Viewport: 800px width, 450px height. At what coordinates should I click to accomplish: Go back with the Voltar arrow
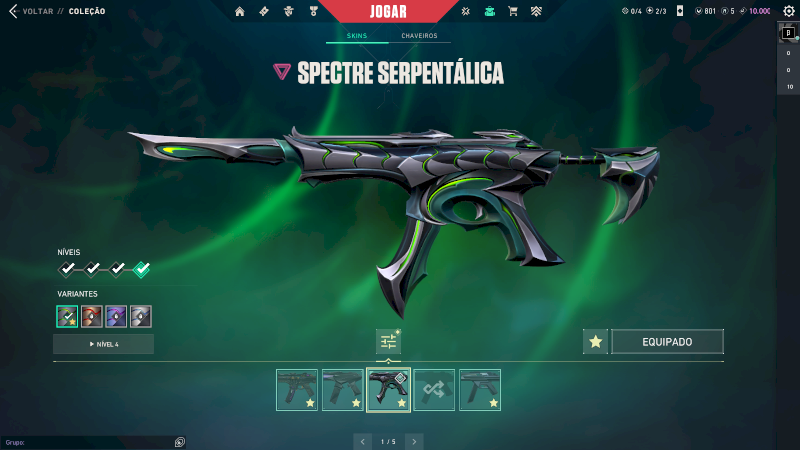pos(13,11)
